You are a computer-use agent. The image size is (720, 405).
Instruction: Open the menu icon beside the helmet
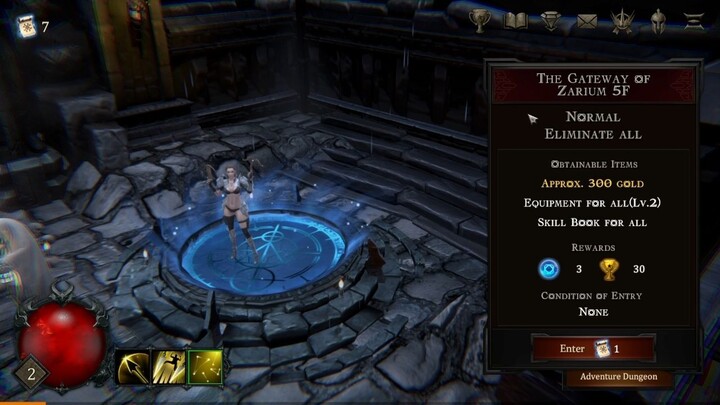point(692,20)
